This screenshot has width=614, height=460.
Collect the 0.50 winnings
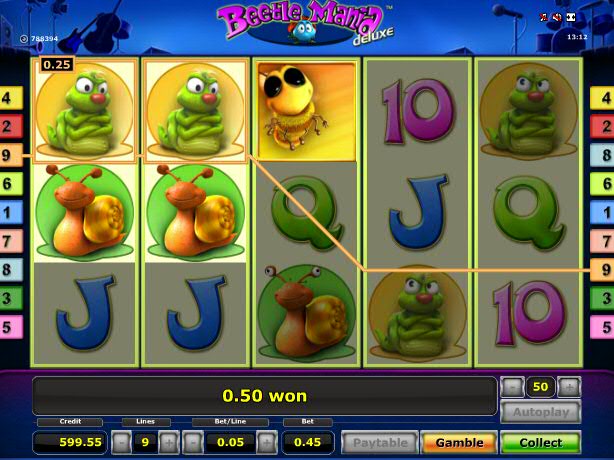[x=540, y=442]
